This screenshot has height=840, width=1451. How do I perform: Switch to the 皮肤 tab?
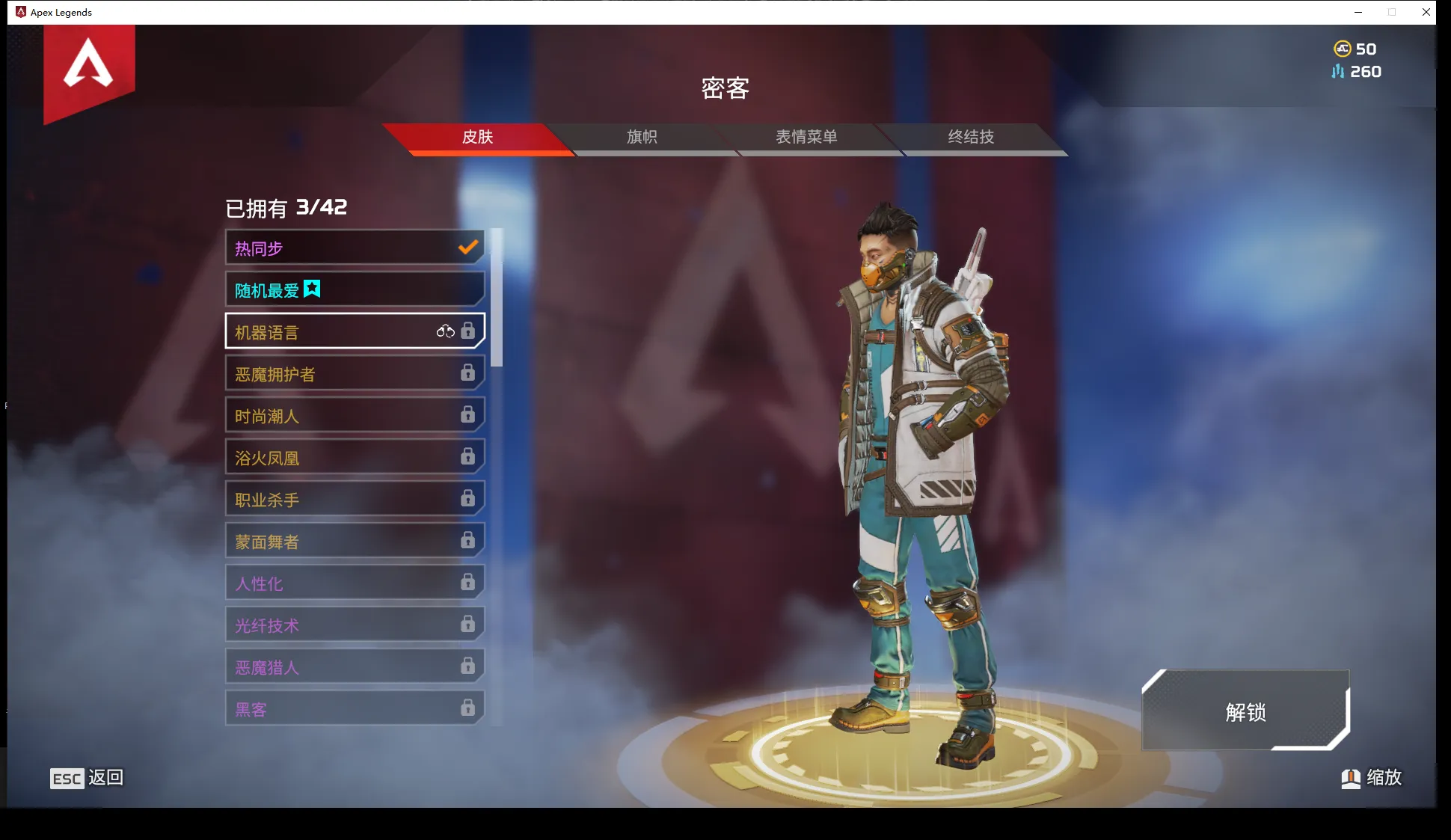pos(477,137)
